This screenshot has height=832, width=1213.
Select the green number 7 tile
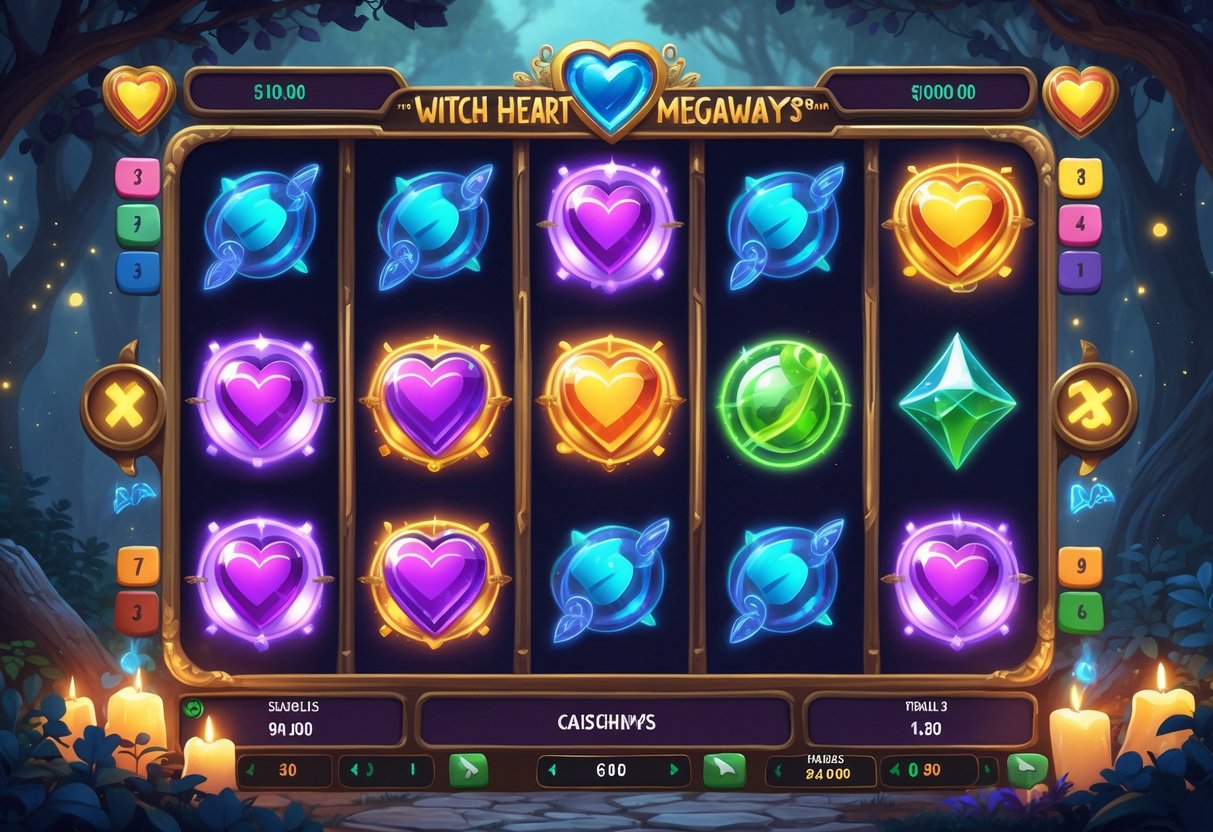[x=137, y=224]
